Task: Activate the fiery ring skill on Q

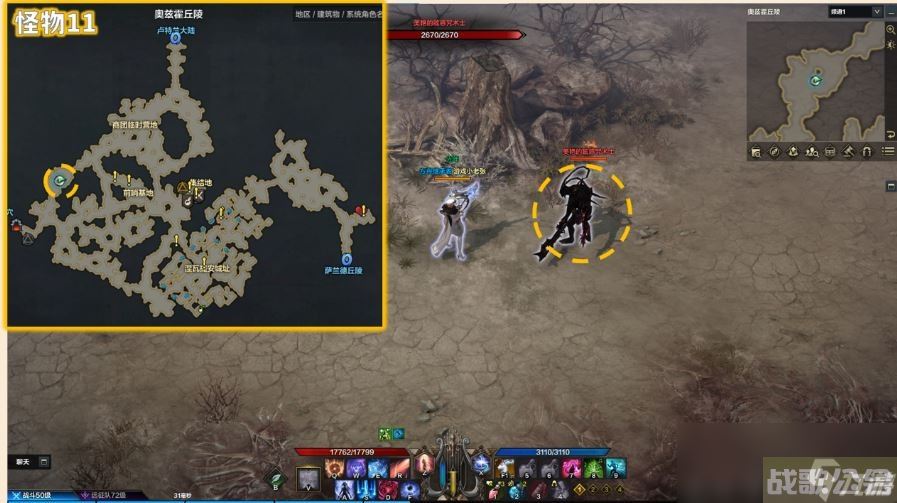Action: (x=336, y=468)
